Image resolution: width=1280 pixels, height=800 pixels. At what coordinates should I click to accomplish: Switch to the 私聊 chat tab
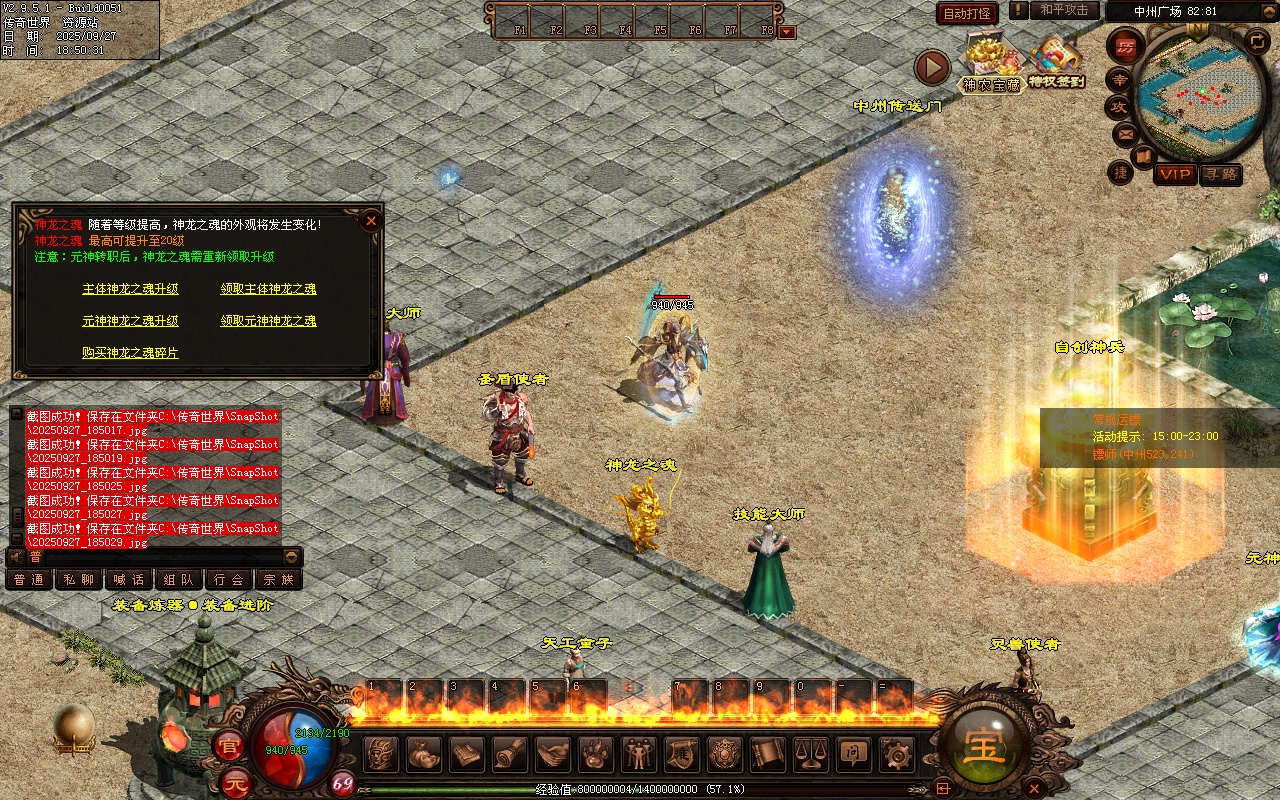pos(79,579)
